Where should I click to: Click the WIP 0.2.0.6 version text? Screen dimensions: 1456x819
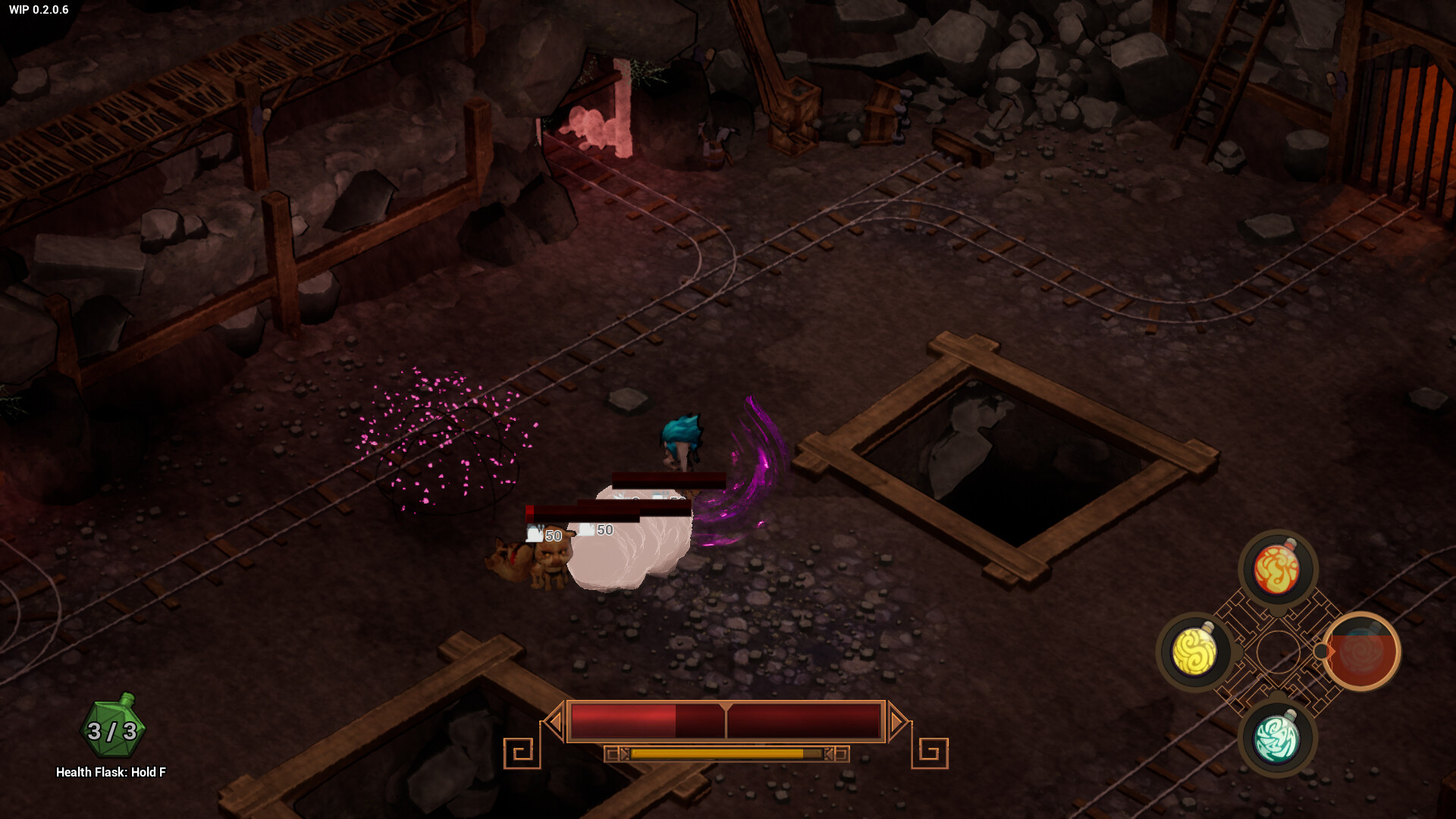[x=39, y=11]
